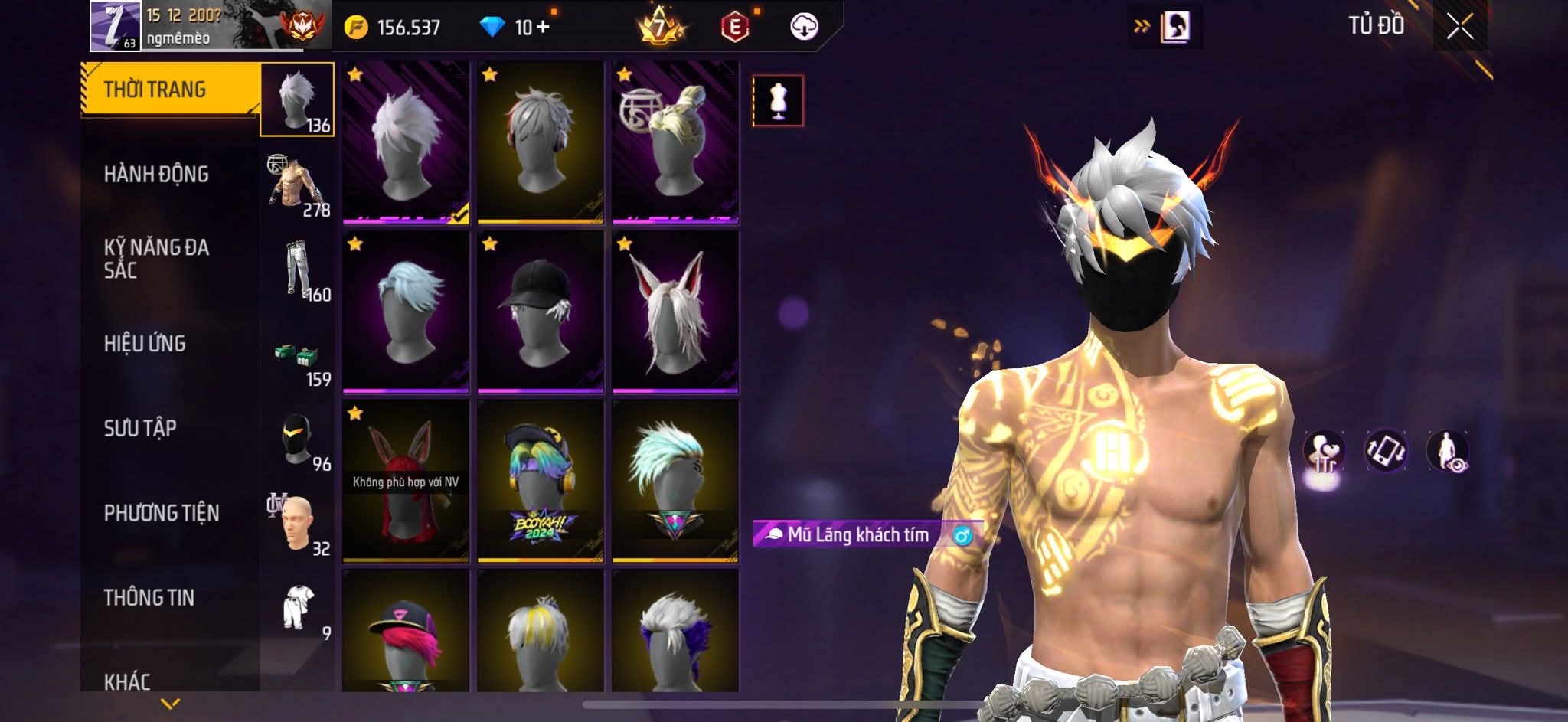This screenshot has height=722, width=1568.
Task: Tap the phone rotate icon
Action: tap(1386, 452)
